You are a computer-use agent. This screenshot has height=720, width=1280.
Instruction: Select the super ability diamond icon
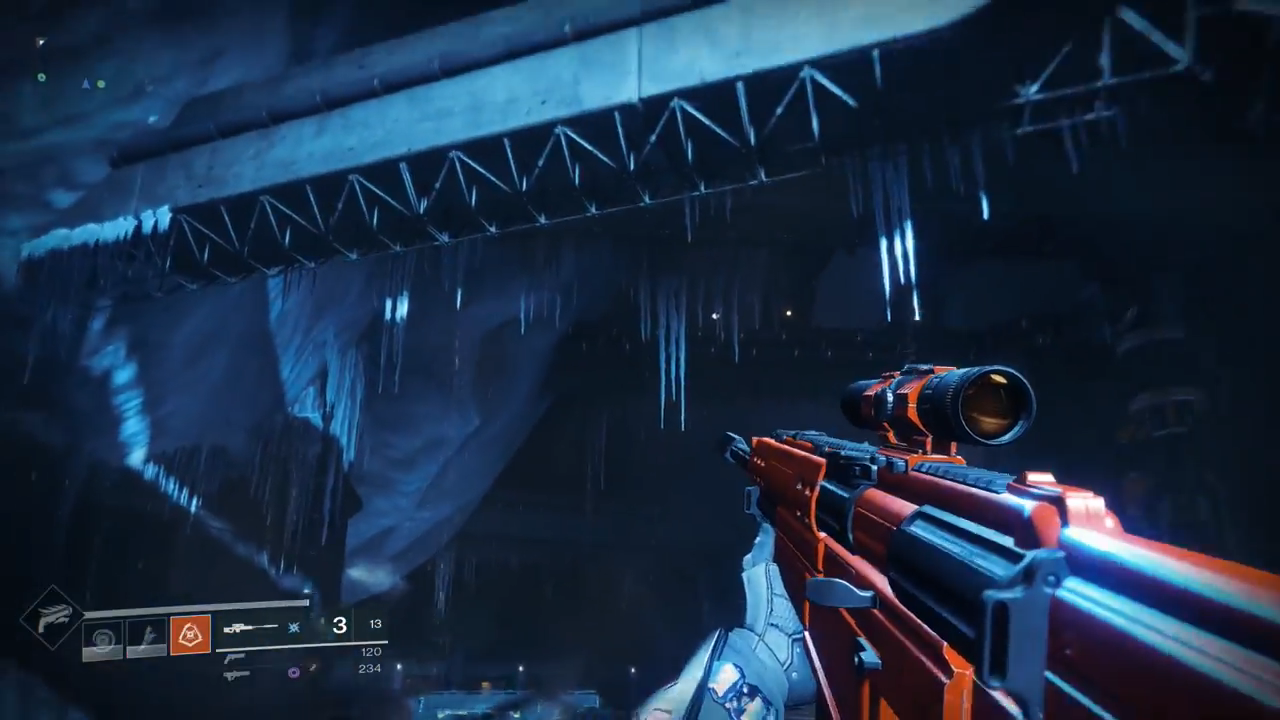[x=52, y=617]
